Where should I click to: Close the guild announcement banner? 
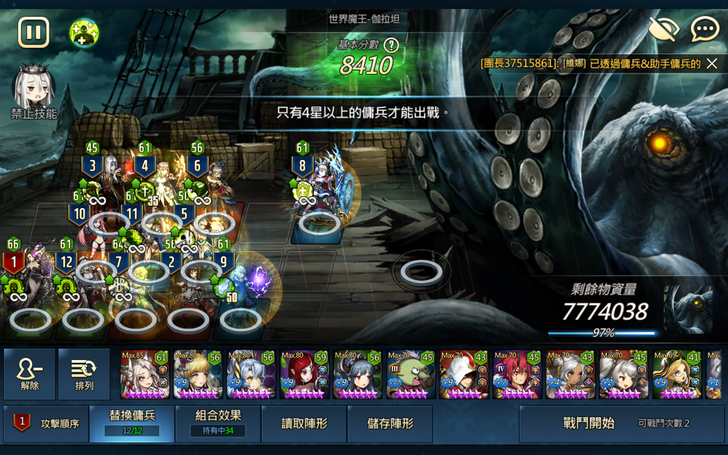(x=712, y=63)
